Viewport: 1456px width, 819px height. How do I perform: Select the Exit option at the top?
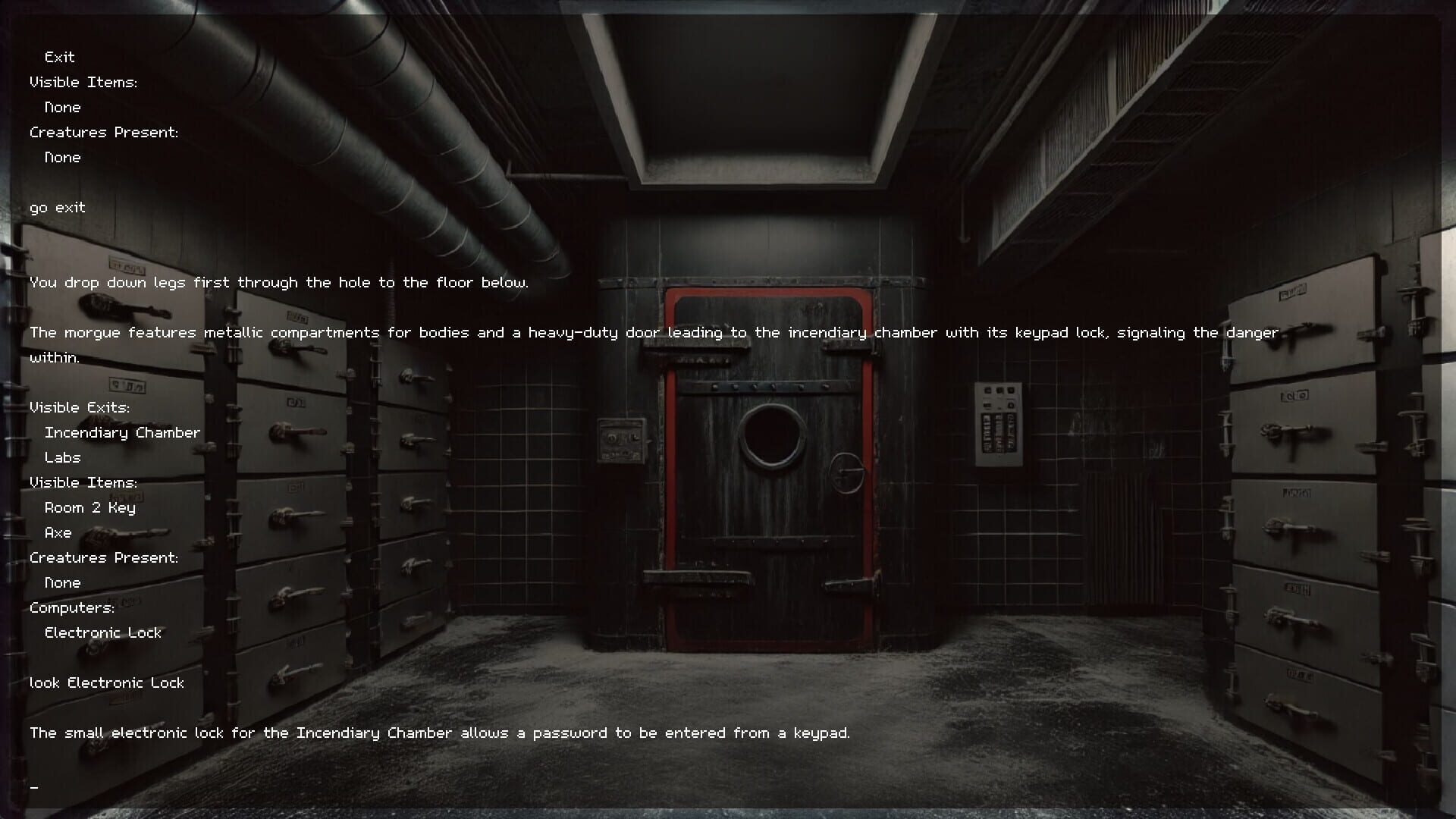point(58,57)
